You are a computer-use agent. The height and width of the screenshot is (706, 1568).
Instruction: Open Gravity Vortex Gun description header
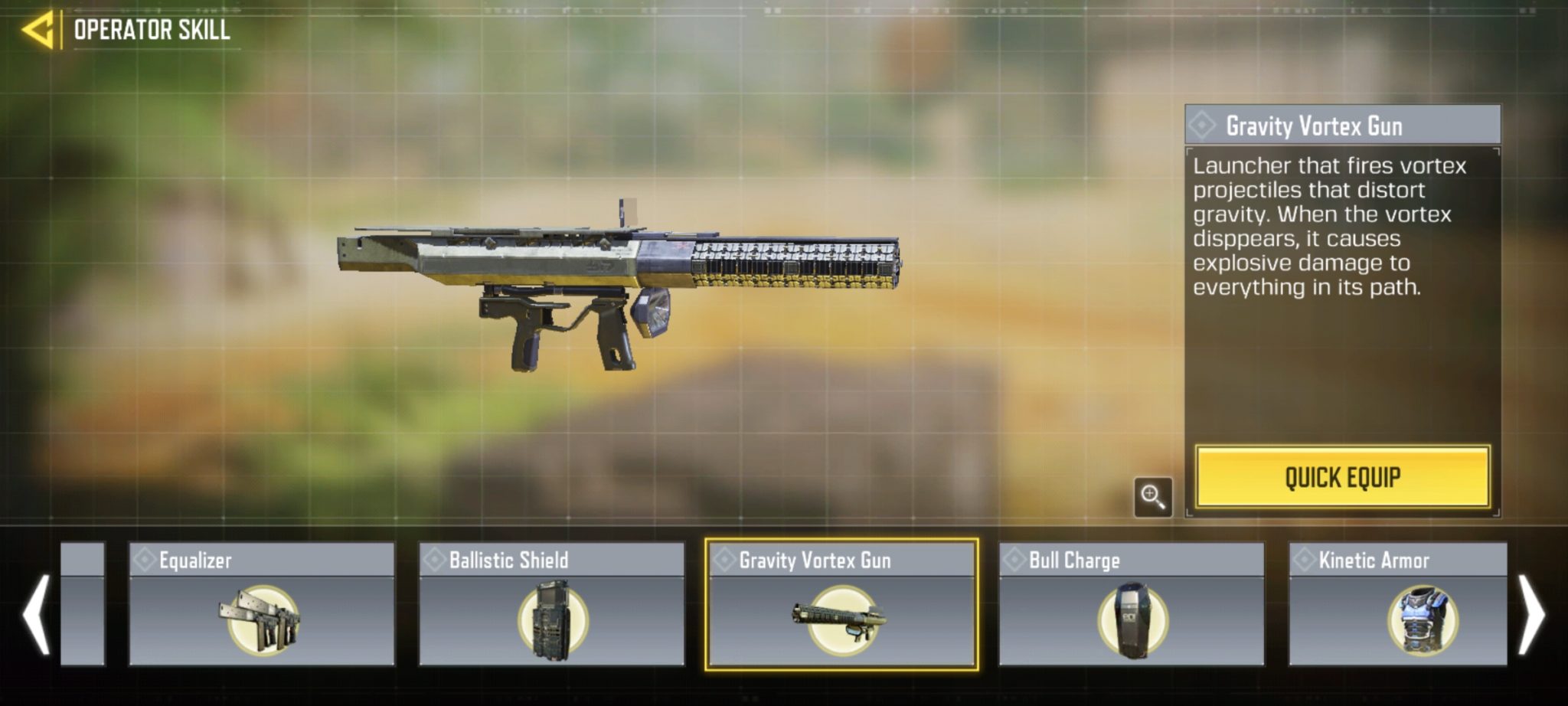(1338, 125)
